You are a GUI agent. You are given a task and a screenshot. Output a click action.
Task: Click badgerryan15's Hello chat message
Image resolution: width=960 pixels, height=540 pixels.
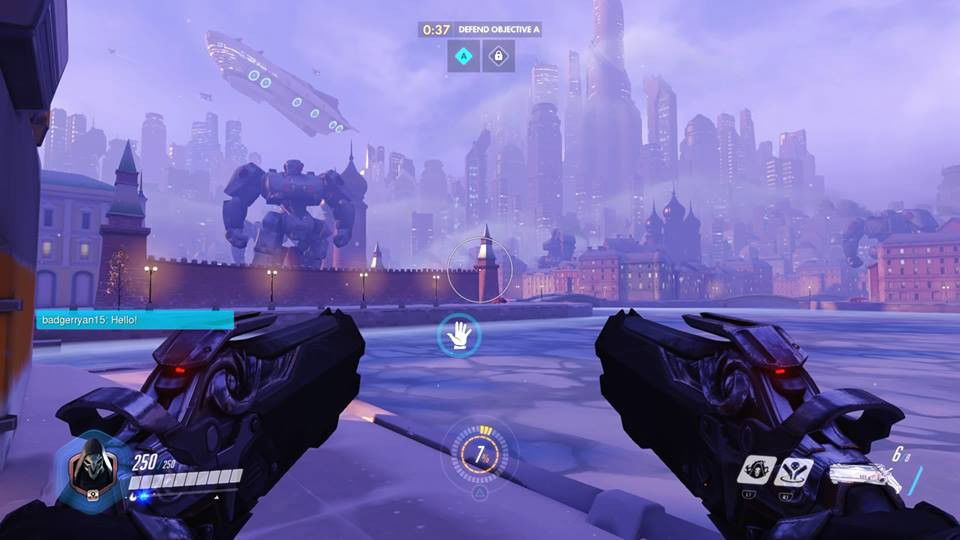134,320
